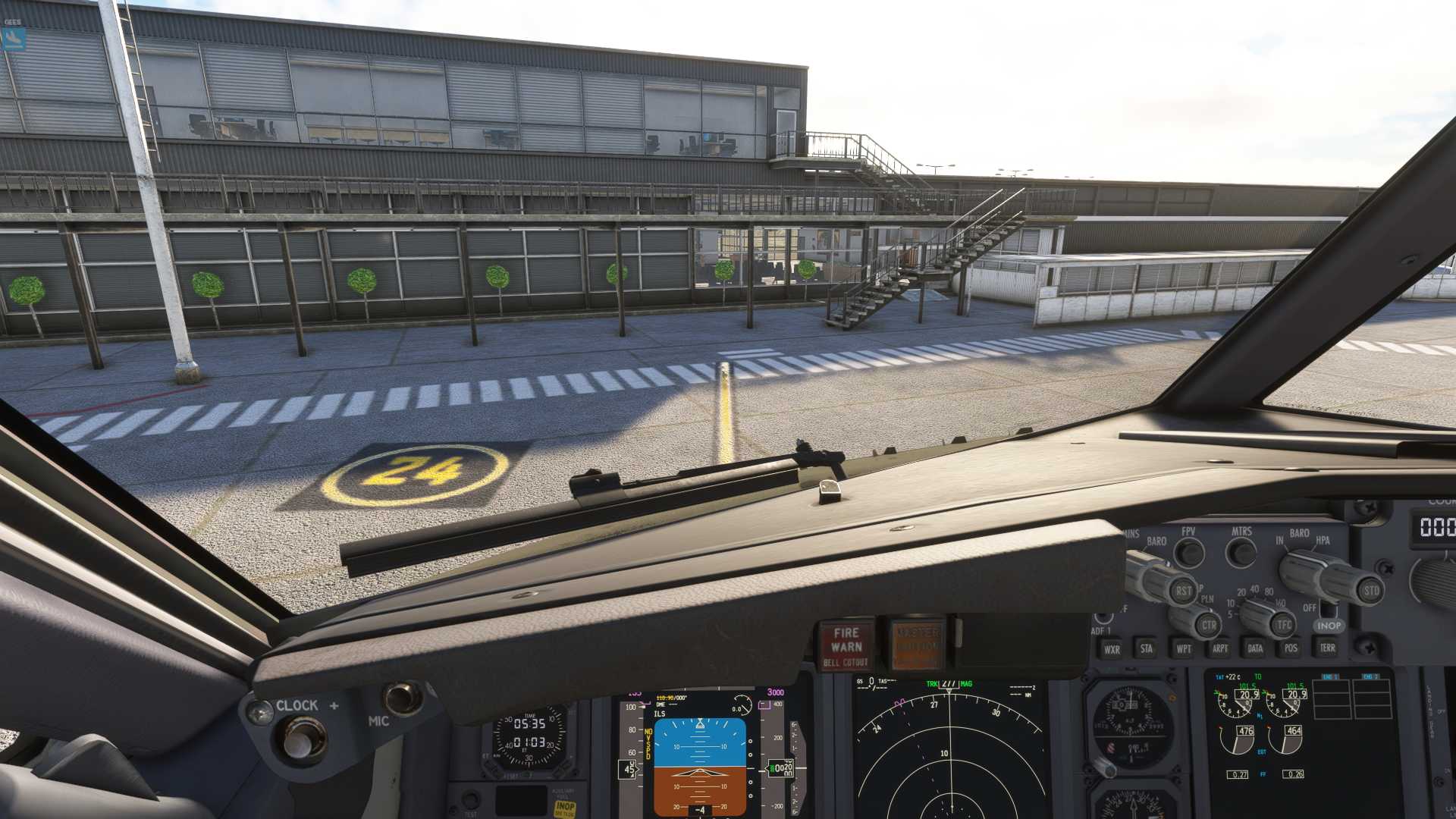The image size is (1456, 819).
Task: Click the GEES landing overlay icon
Action: (14, 39)
